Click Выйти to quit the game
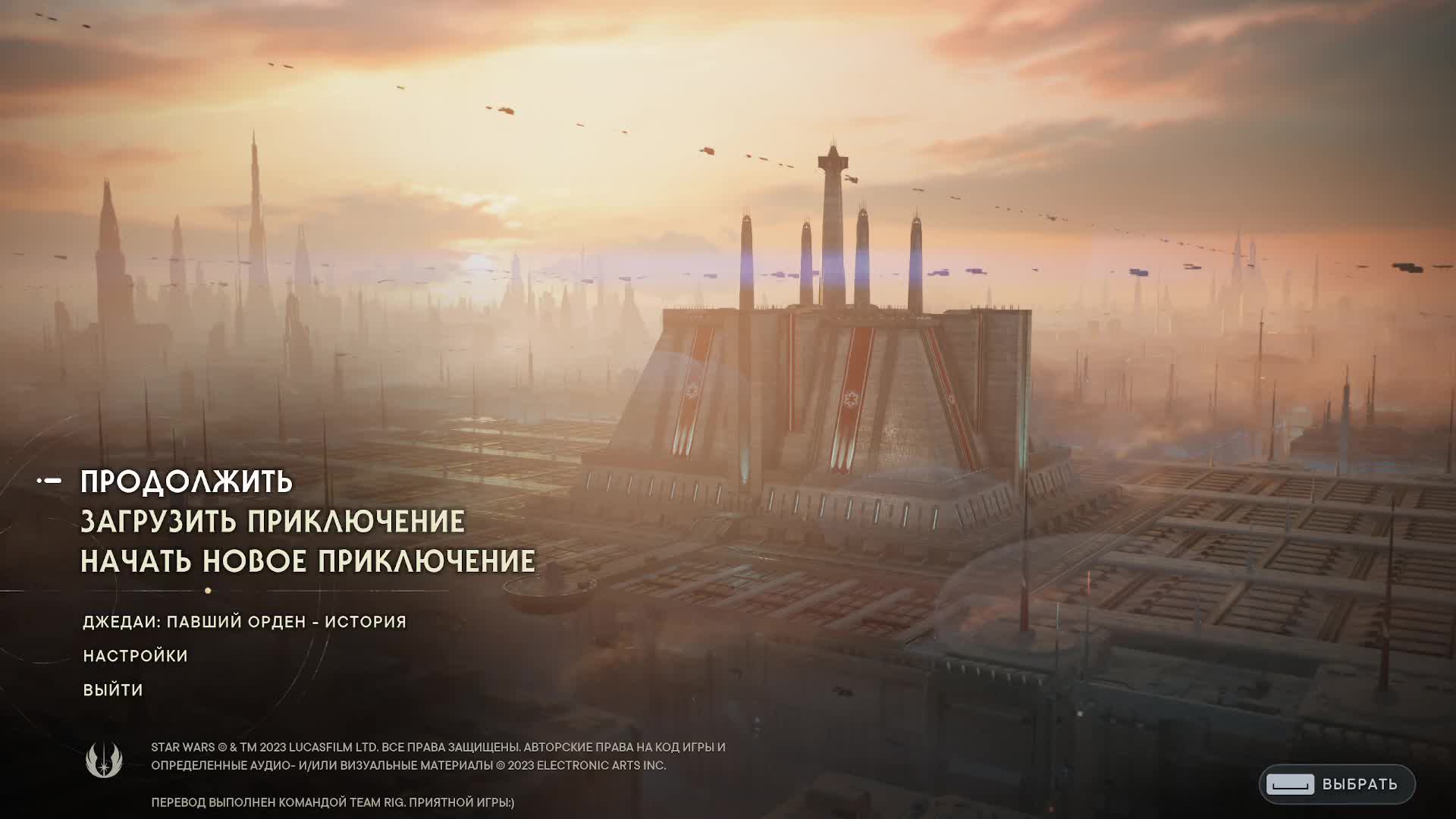This screenshot has width=1456, height=819. [x=113, y=690]
